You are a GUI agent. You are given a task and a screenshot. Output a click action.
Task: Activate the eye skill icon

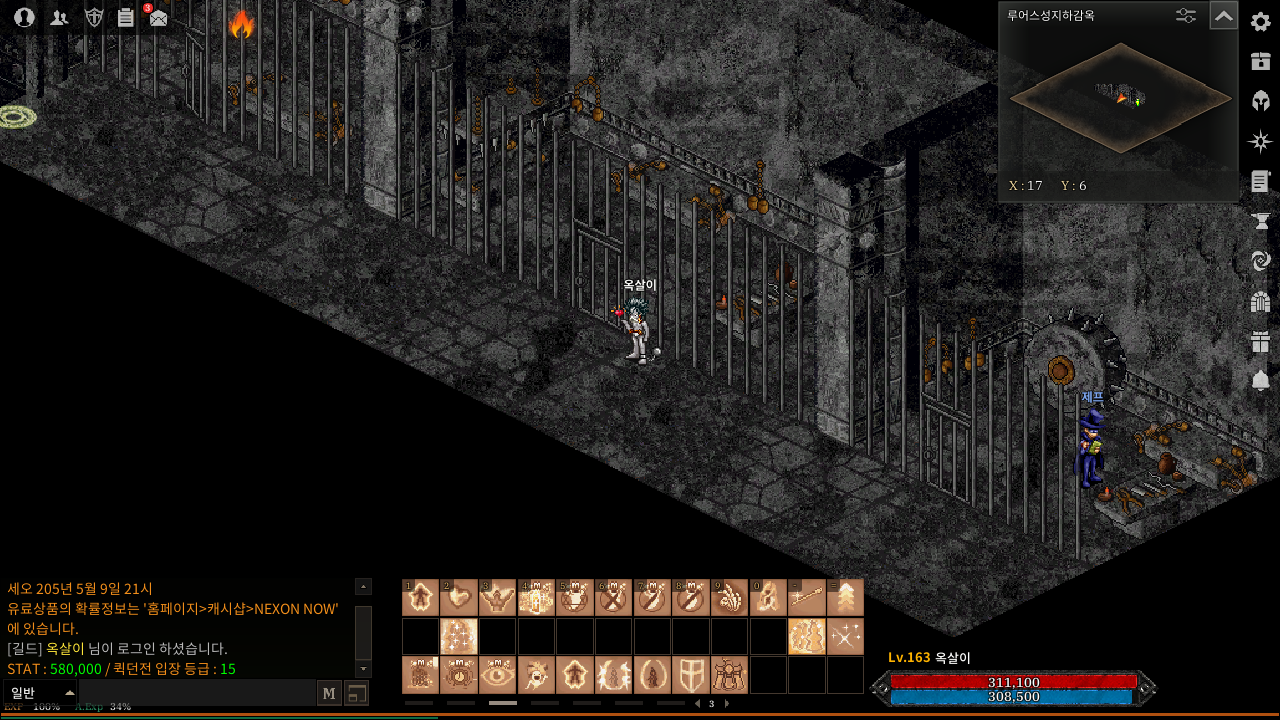[x=497, y=675]
